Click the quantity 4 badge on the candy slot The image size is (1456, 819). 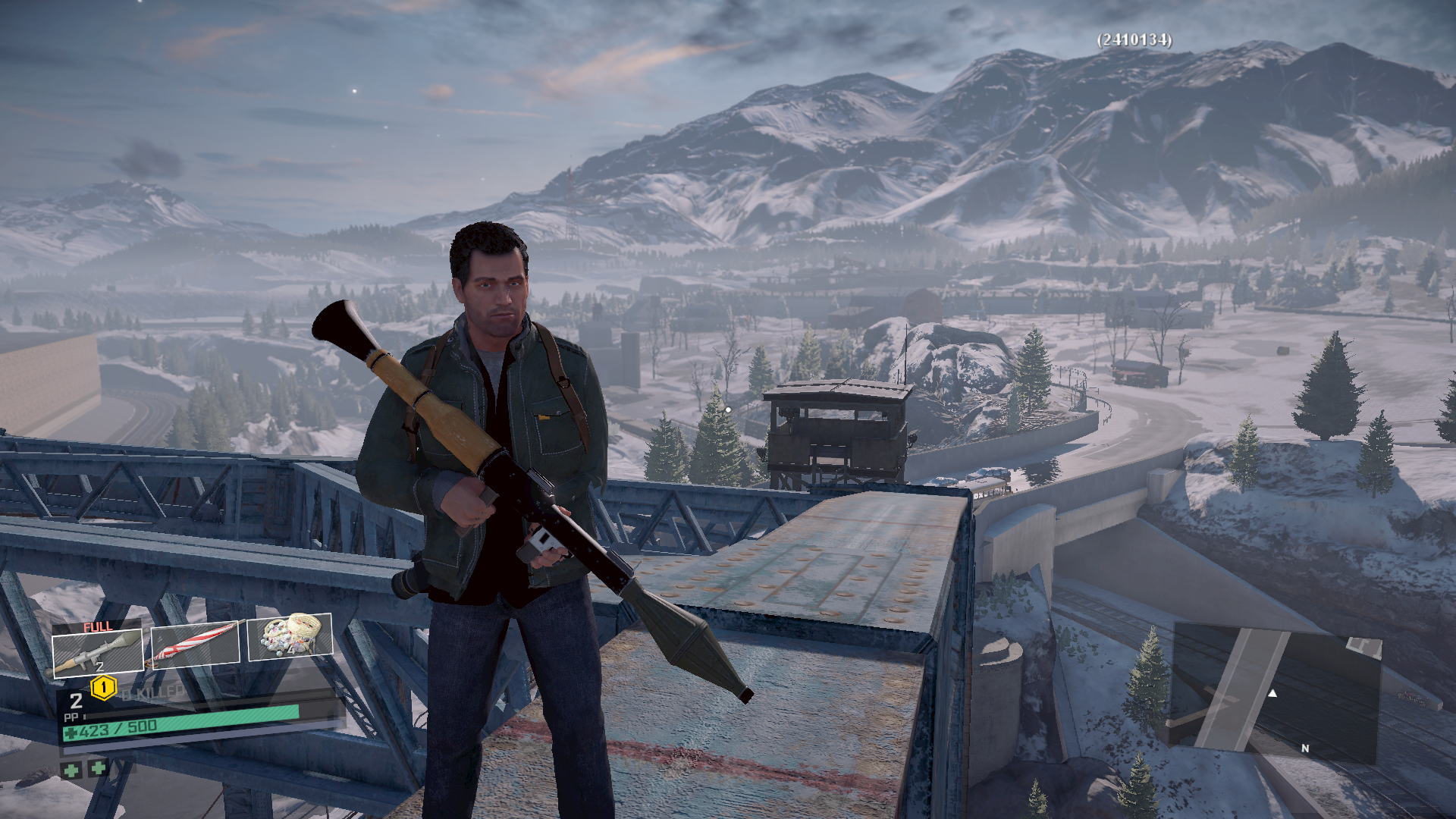coord(291,651)
